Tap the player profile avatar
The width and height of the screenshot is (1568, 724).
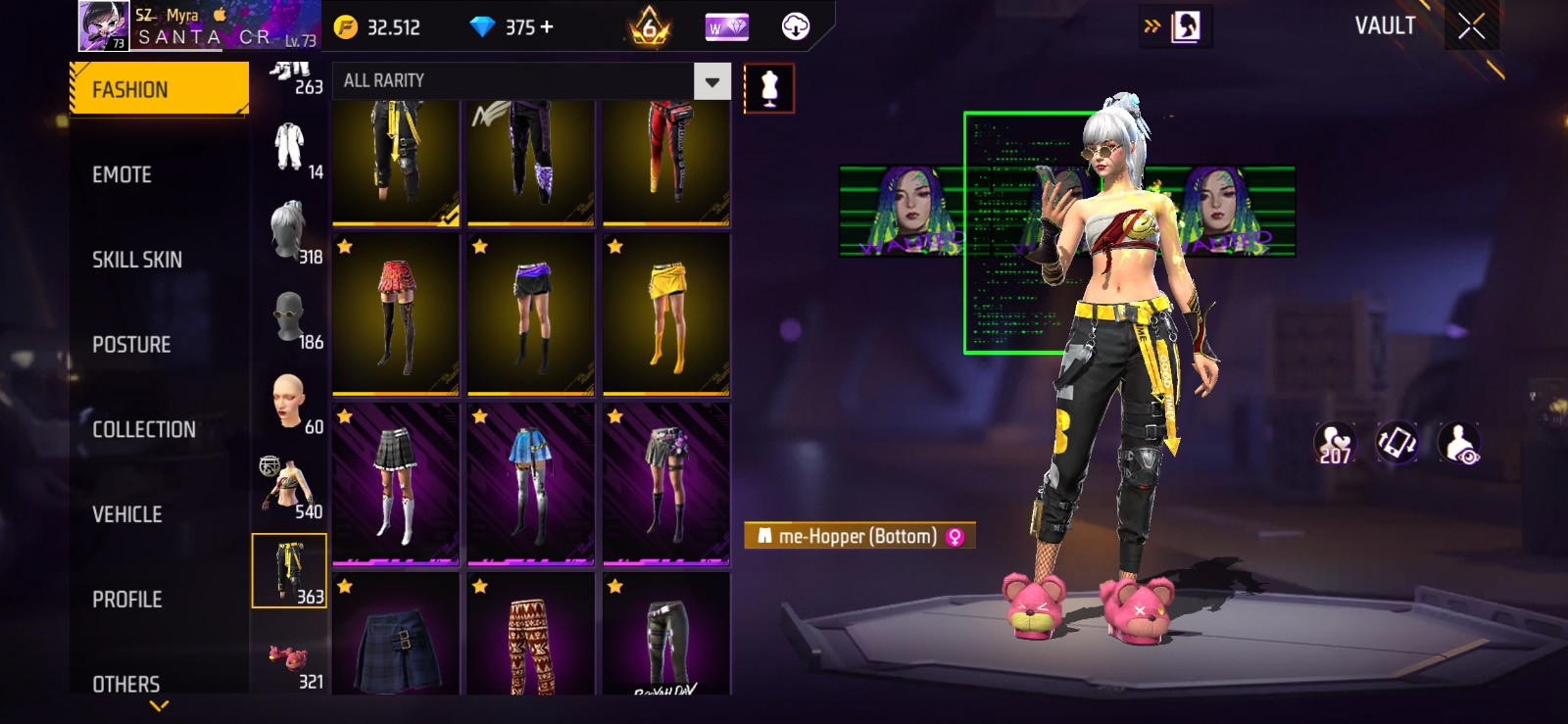(x=104, y=25)
